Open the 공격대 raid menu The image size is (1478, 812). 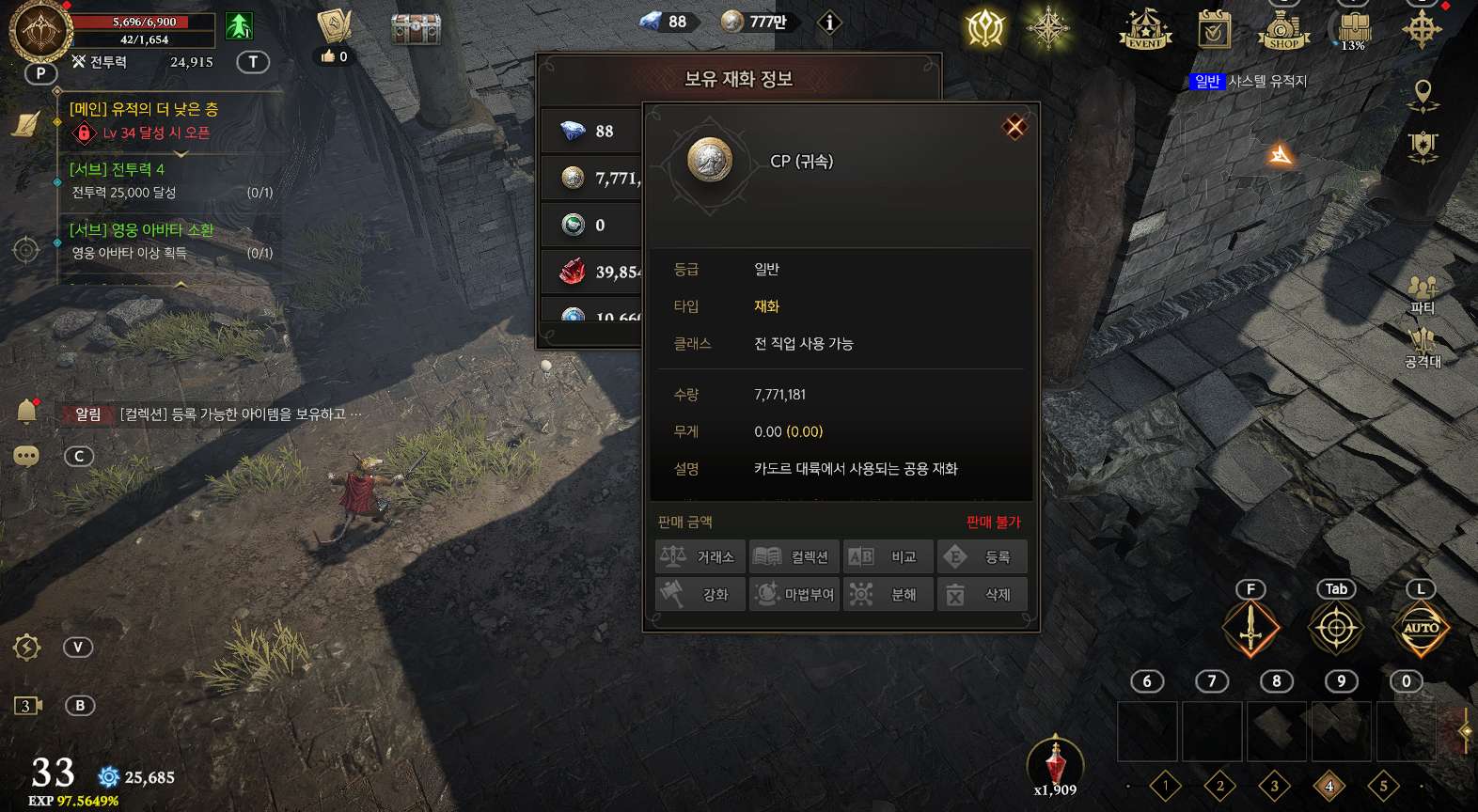click(1423, 347)
